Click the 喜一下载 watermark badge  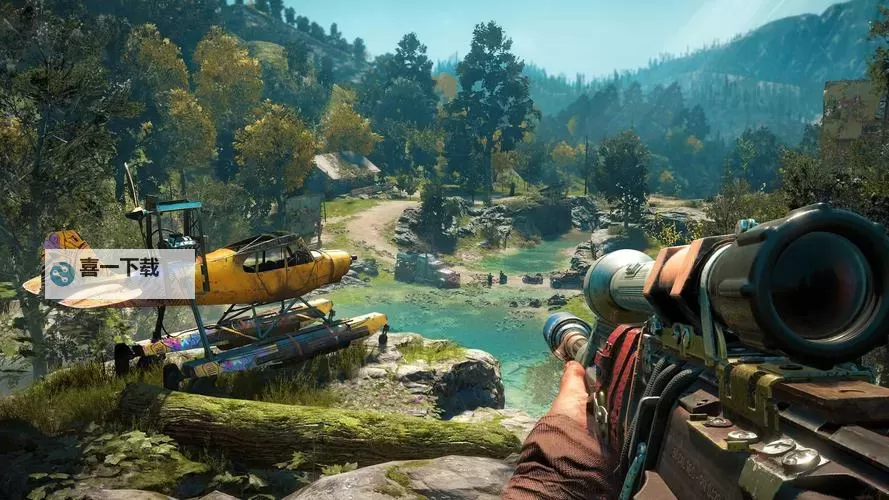click(119, 273)
